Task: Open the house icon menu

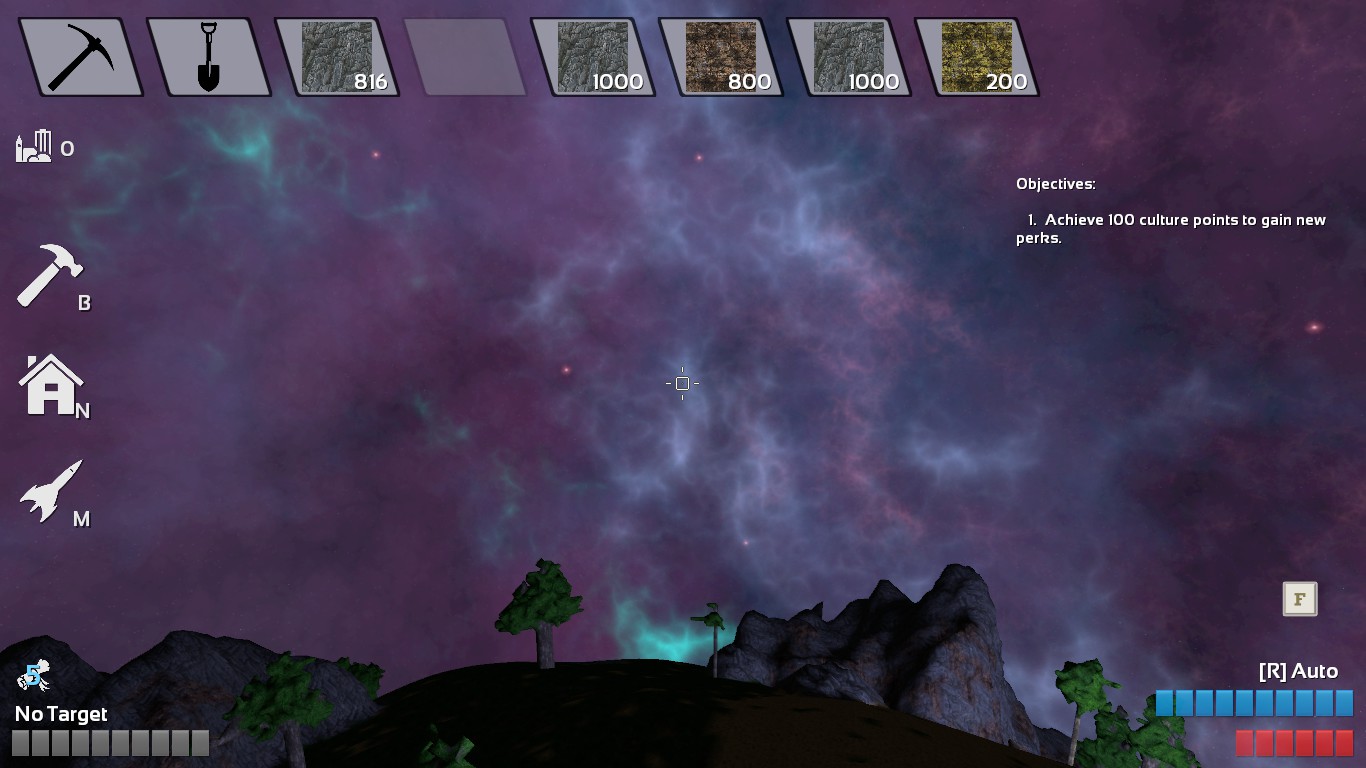Action: pyautogui.click(x=51, y=386)
